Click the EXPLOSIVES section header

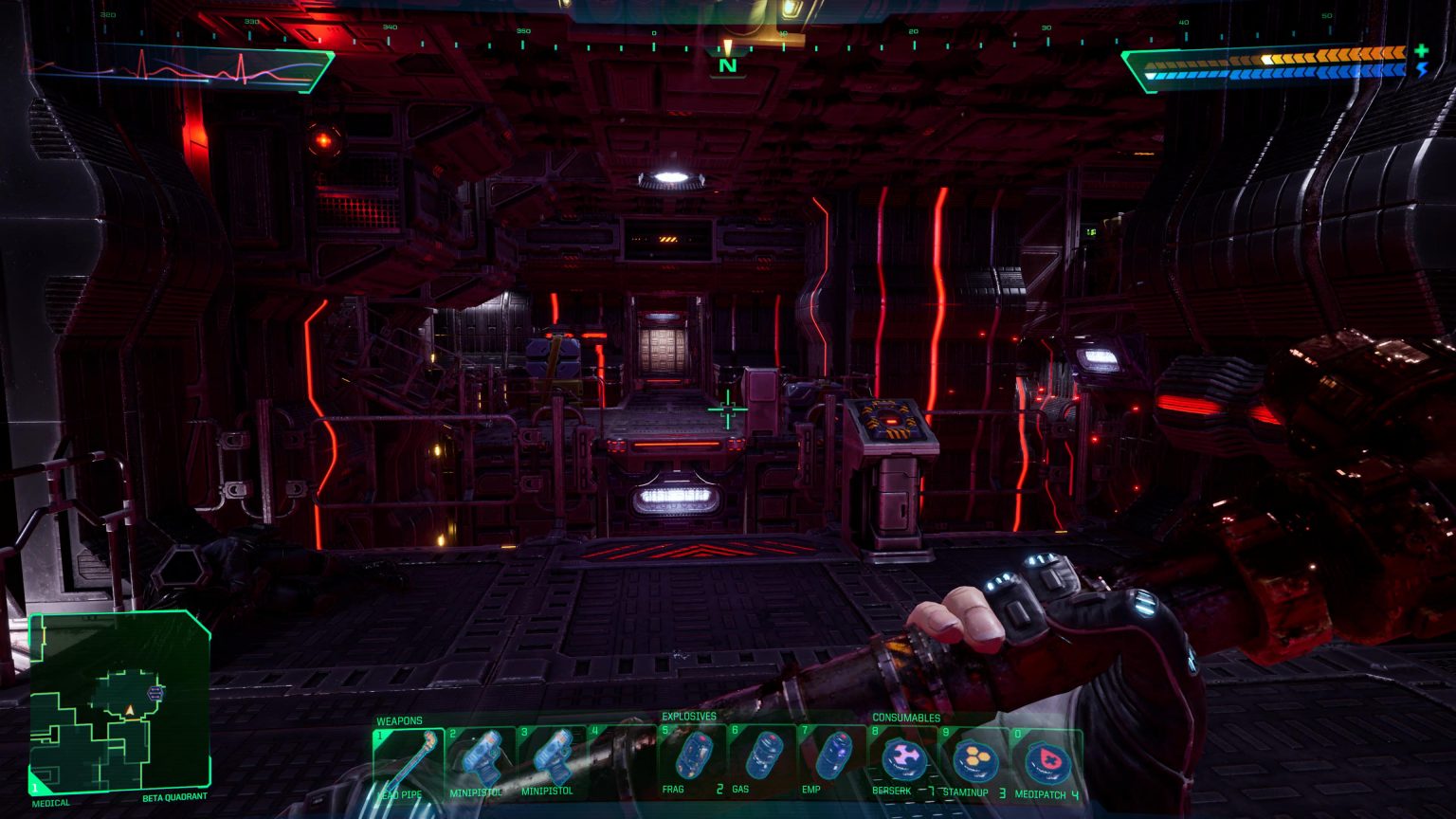pyautogui.click(x=689, y=719)
